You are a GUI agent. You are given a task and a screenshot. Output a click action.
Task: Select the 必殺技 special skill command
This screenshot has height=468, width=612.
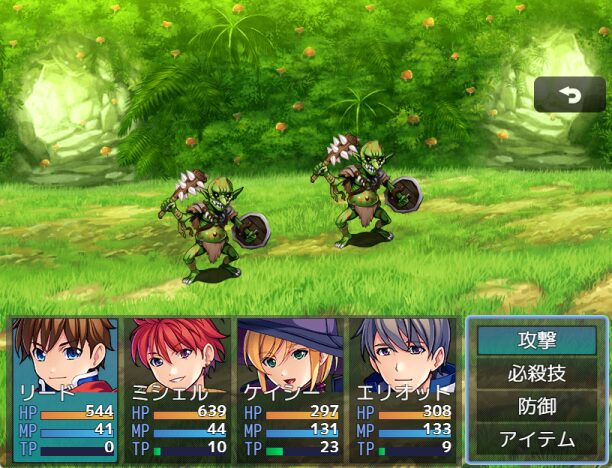point(536,374)
